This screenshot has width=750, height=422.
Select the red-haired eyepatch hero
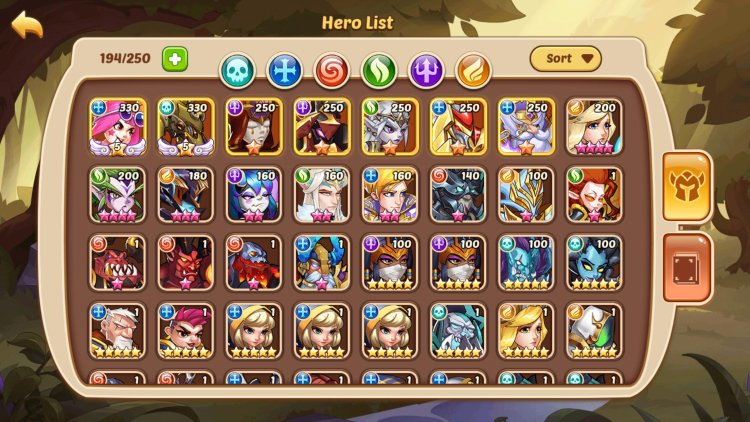[186, 331]
